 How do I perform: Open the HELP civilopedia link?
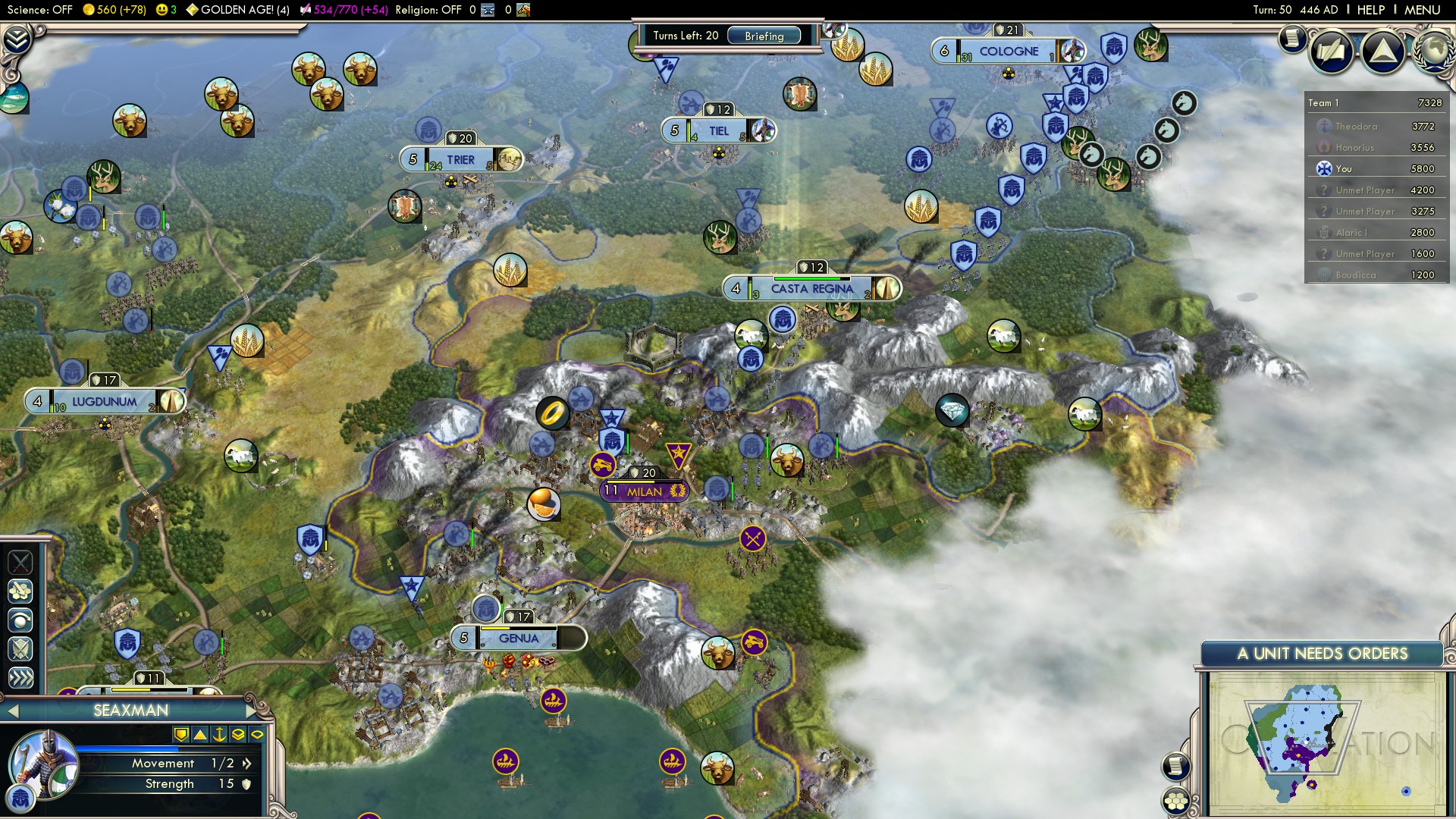1370,10
